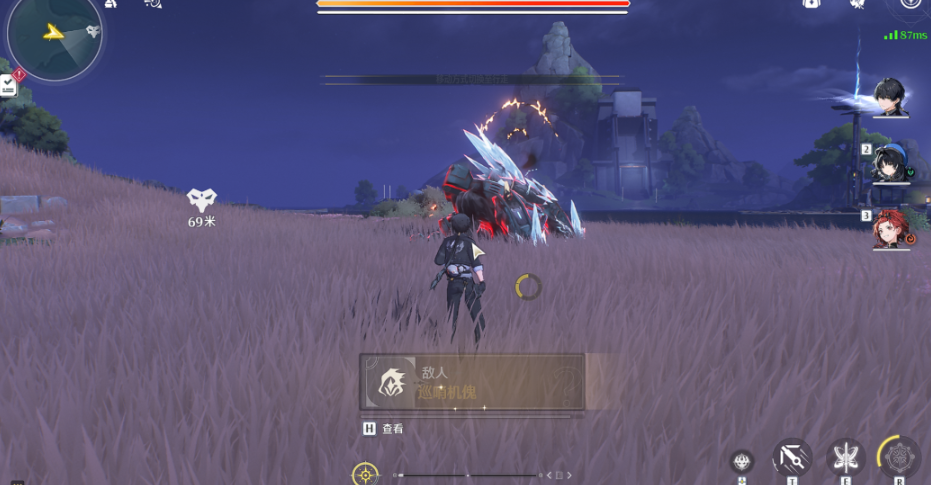
Task: Click the 查看 (view) prompt label
Action: pos(392,429)
